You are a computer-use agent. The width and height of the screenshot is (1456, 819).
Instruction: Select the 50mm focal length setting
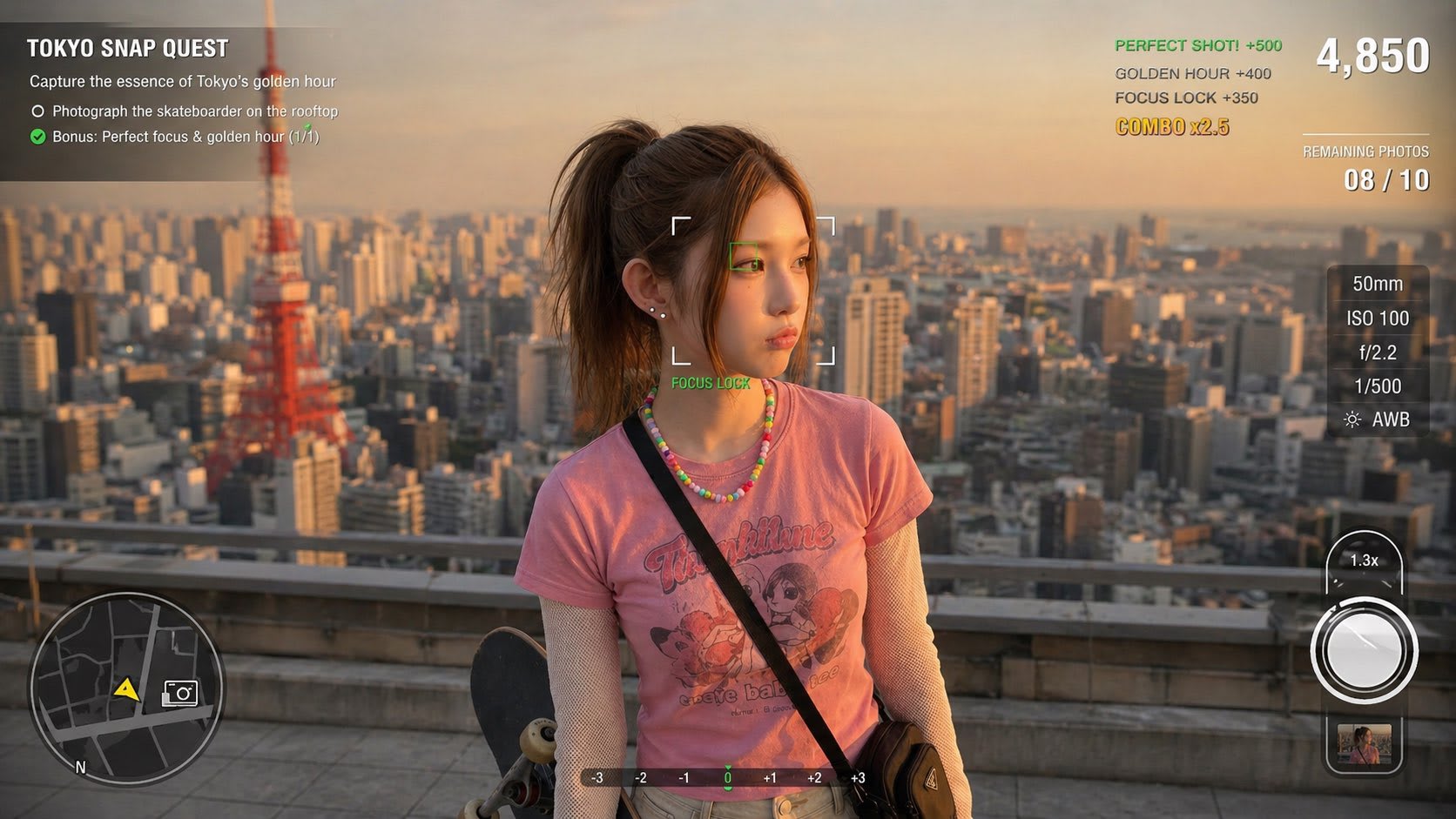coord(1378,284)
